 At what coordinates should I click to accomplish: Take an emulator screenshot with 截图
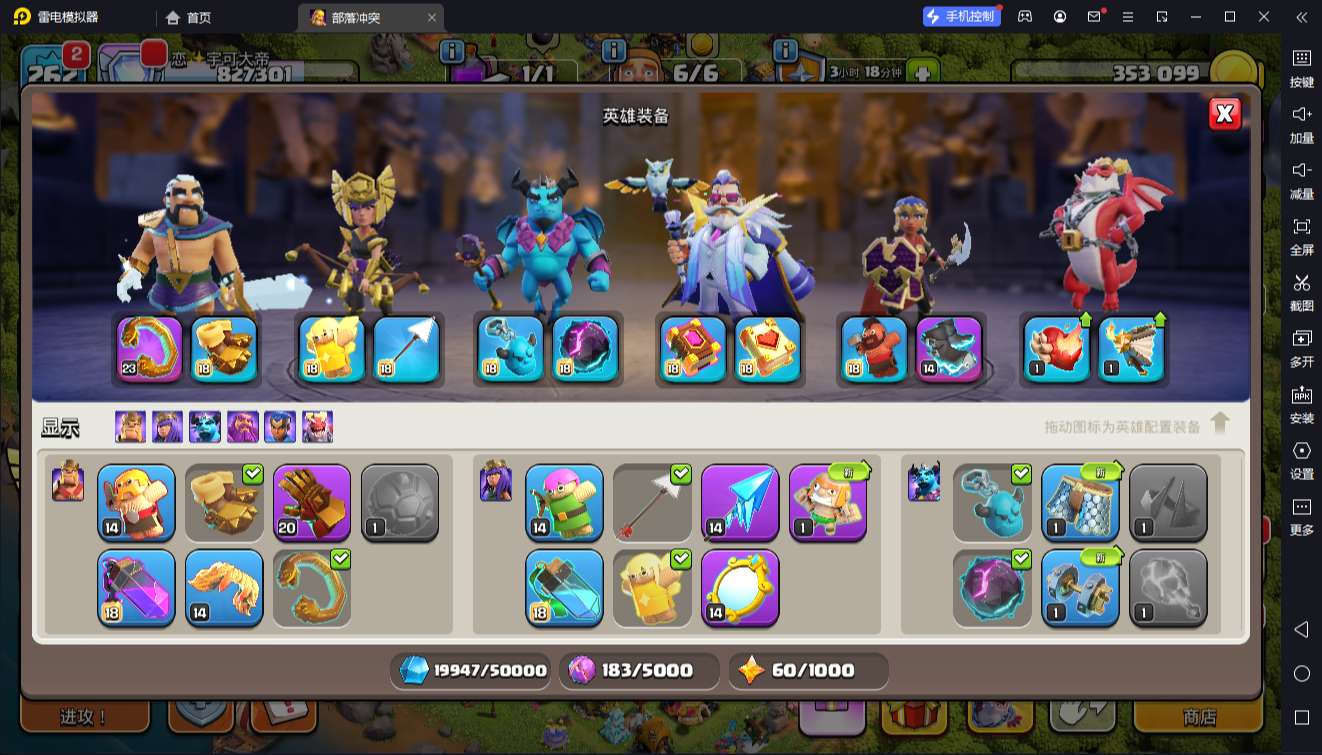click(1301, 290)
